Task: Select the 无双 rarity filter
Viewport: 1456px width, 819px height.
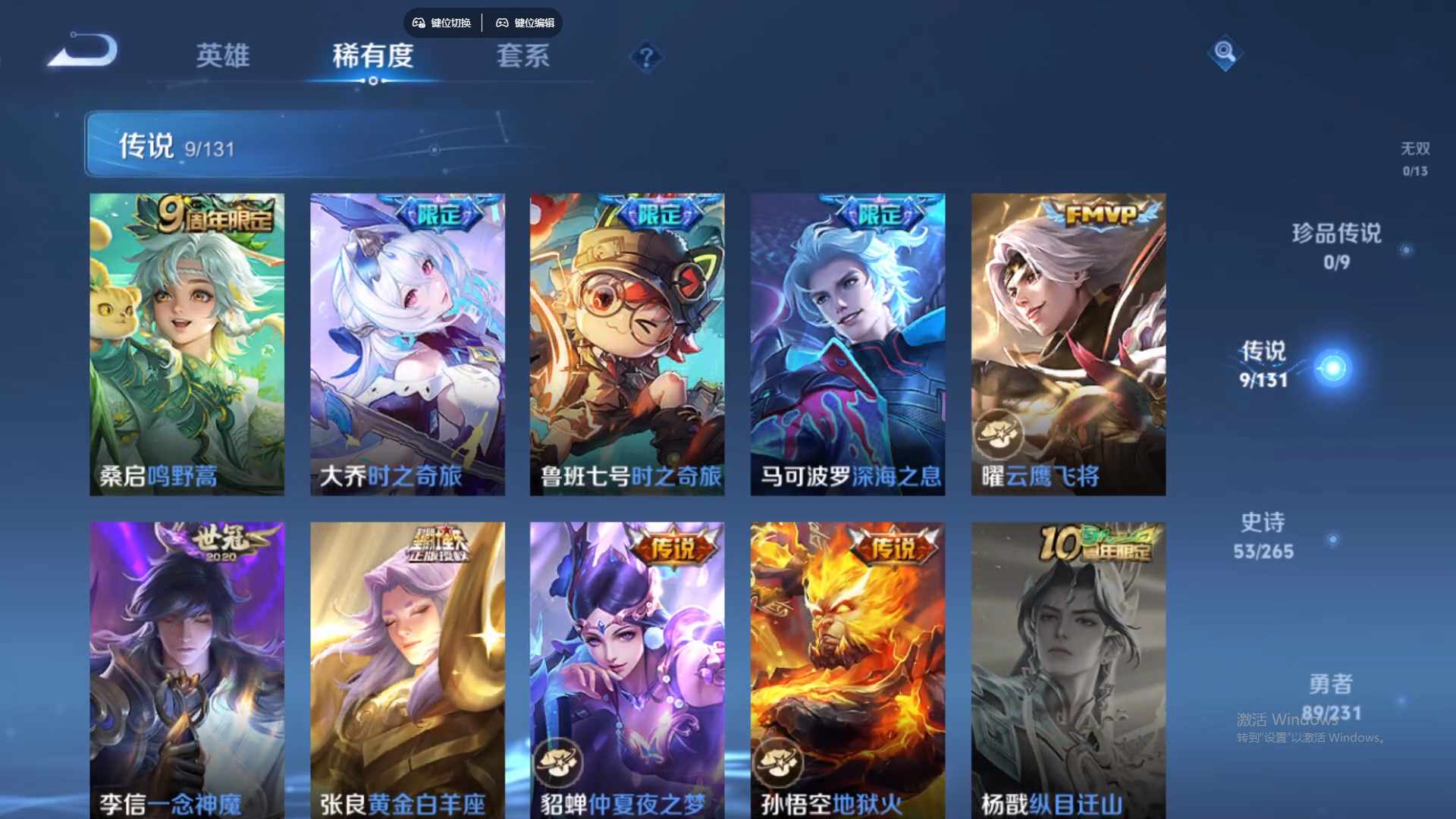Action: click(x=1416, y=149)
